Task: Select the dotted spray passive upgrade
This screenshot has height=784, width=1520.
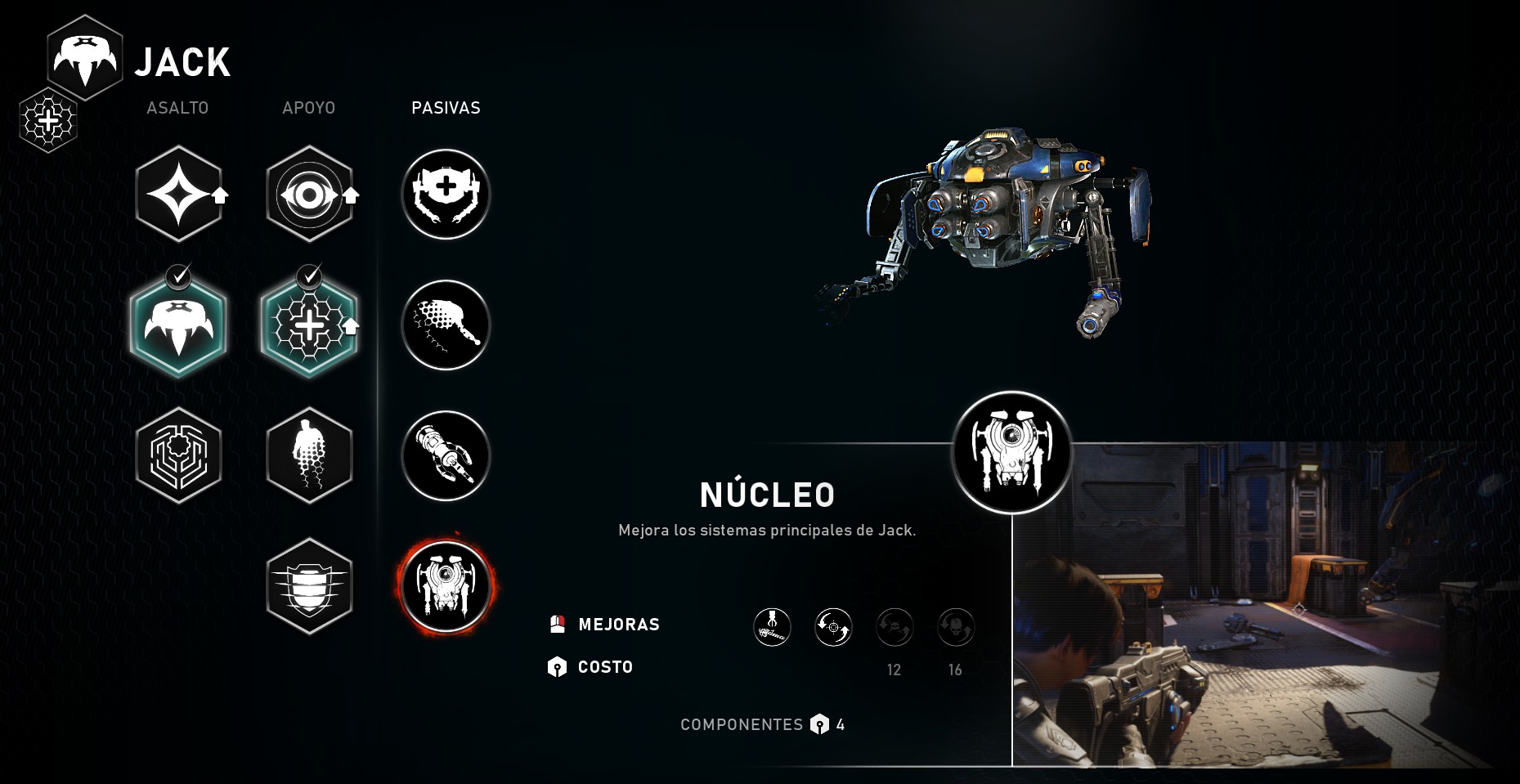Action: (x=446, y=325)
